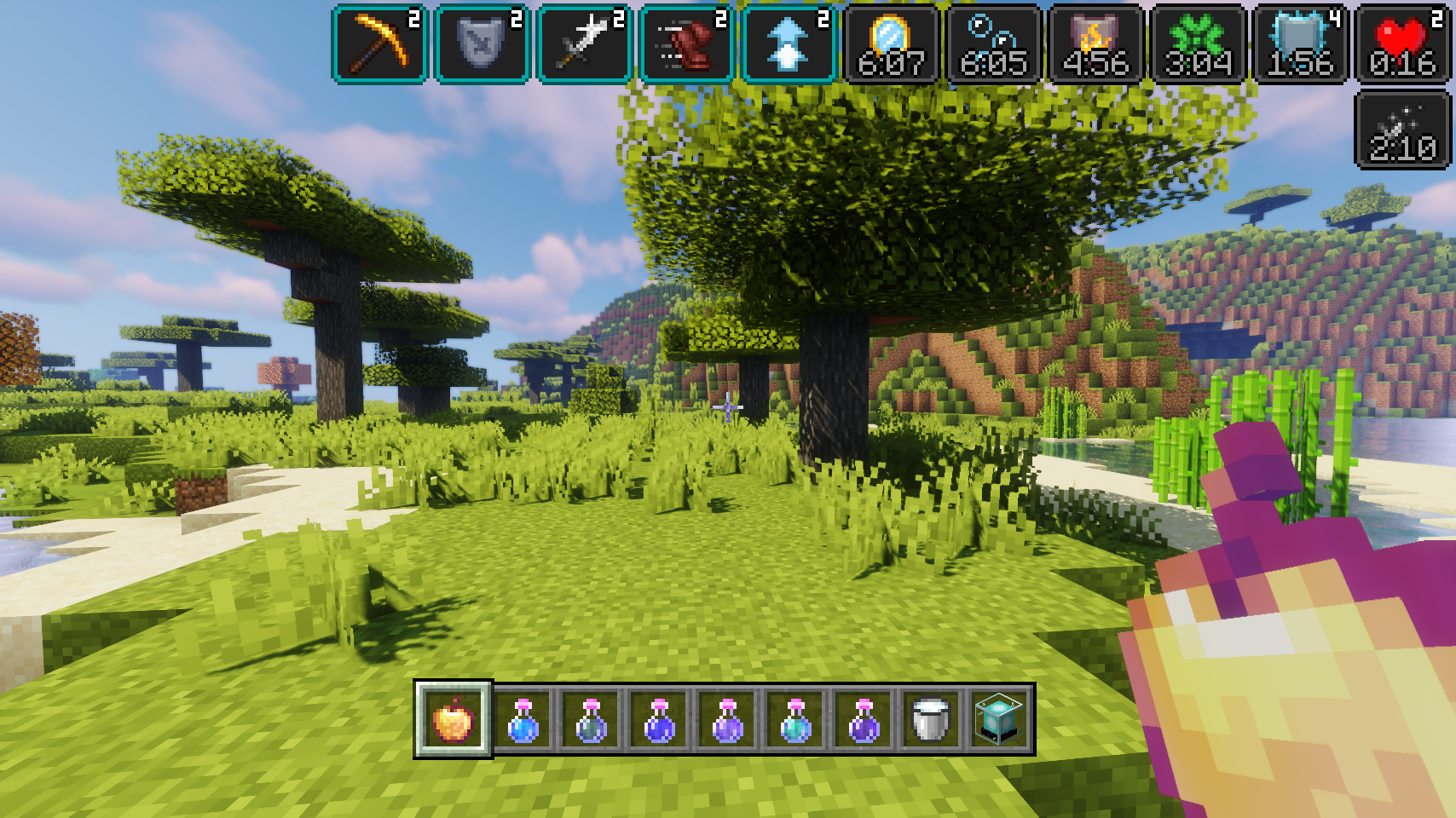Click the sparkle effect icon showing 2:10
1456x818 pixels.
pos(1403,130)
